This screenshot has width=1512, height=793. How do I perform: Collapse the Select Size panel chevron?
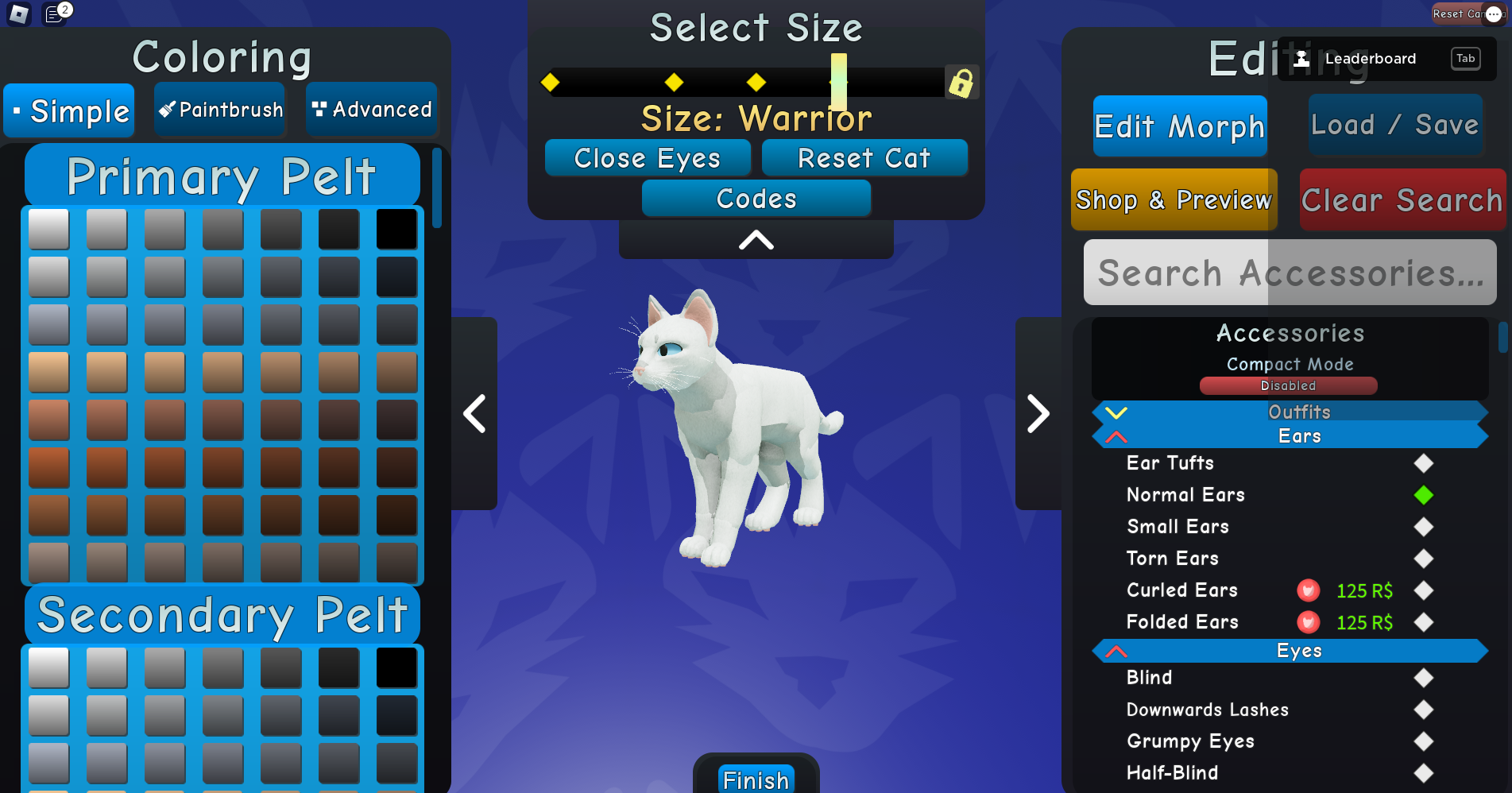point(755,238)
